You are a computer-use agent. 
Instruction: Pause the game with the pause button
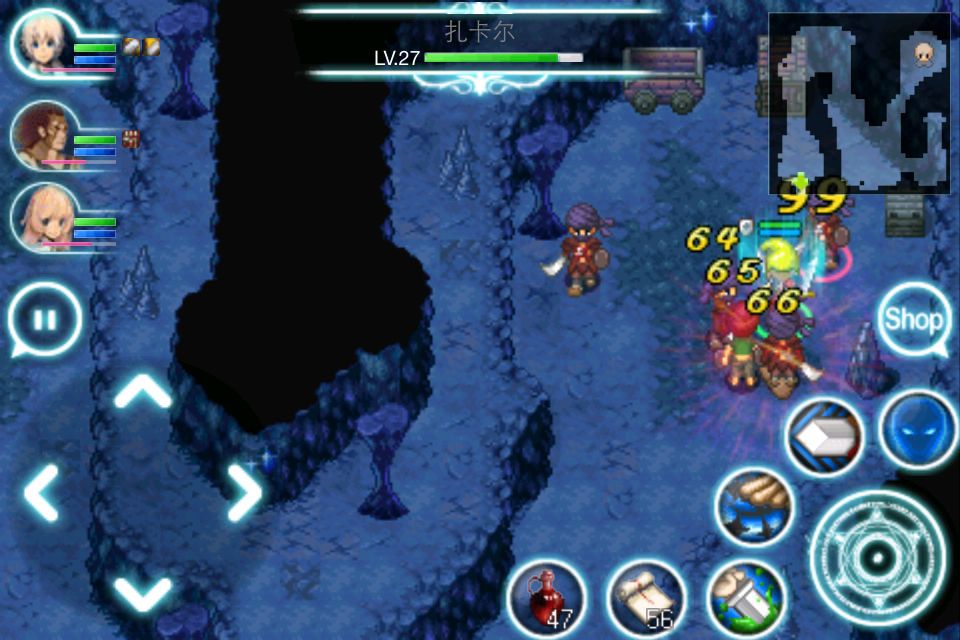[44, 320]
